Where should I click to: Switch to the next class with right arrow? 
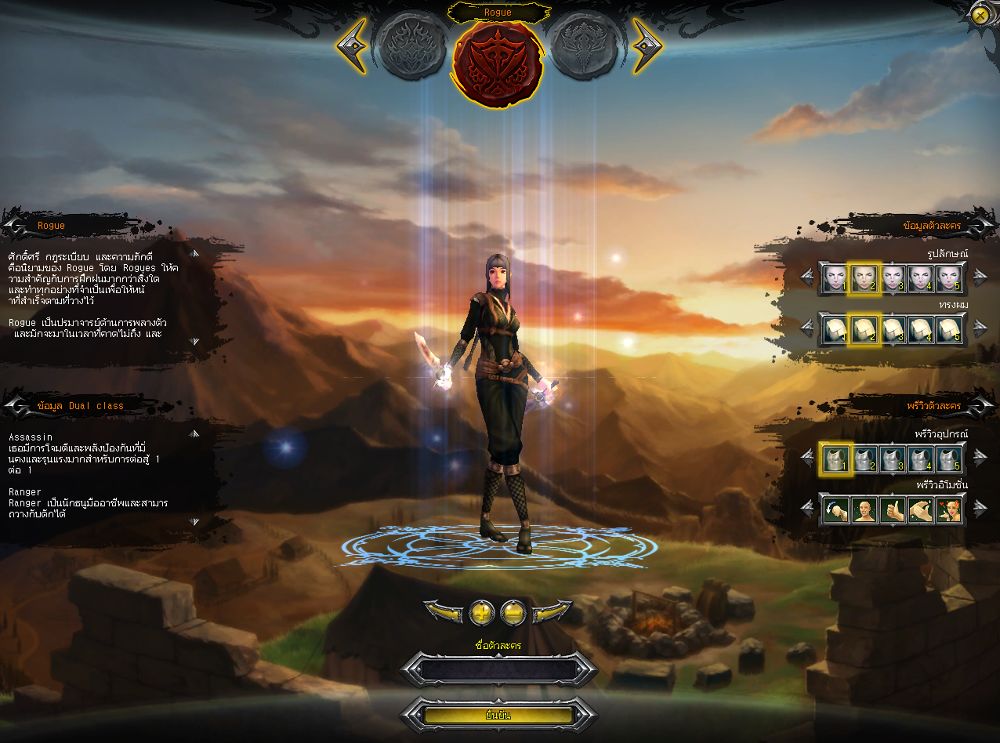pos(647,46)
